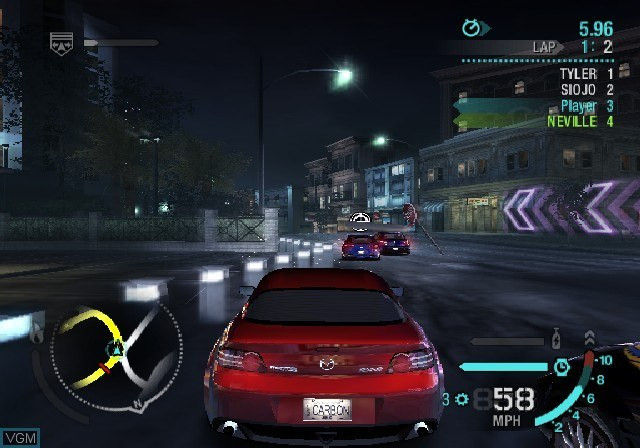
Task: Select TYLER in the race standings
Action: [x=585, y=74]
